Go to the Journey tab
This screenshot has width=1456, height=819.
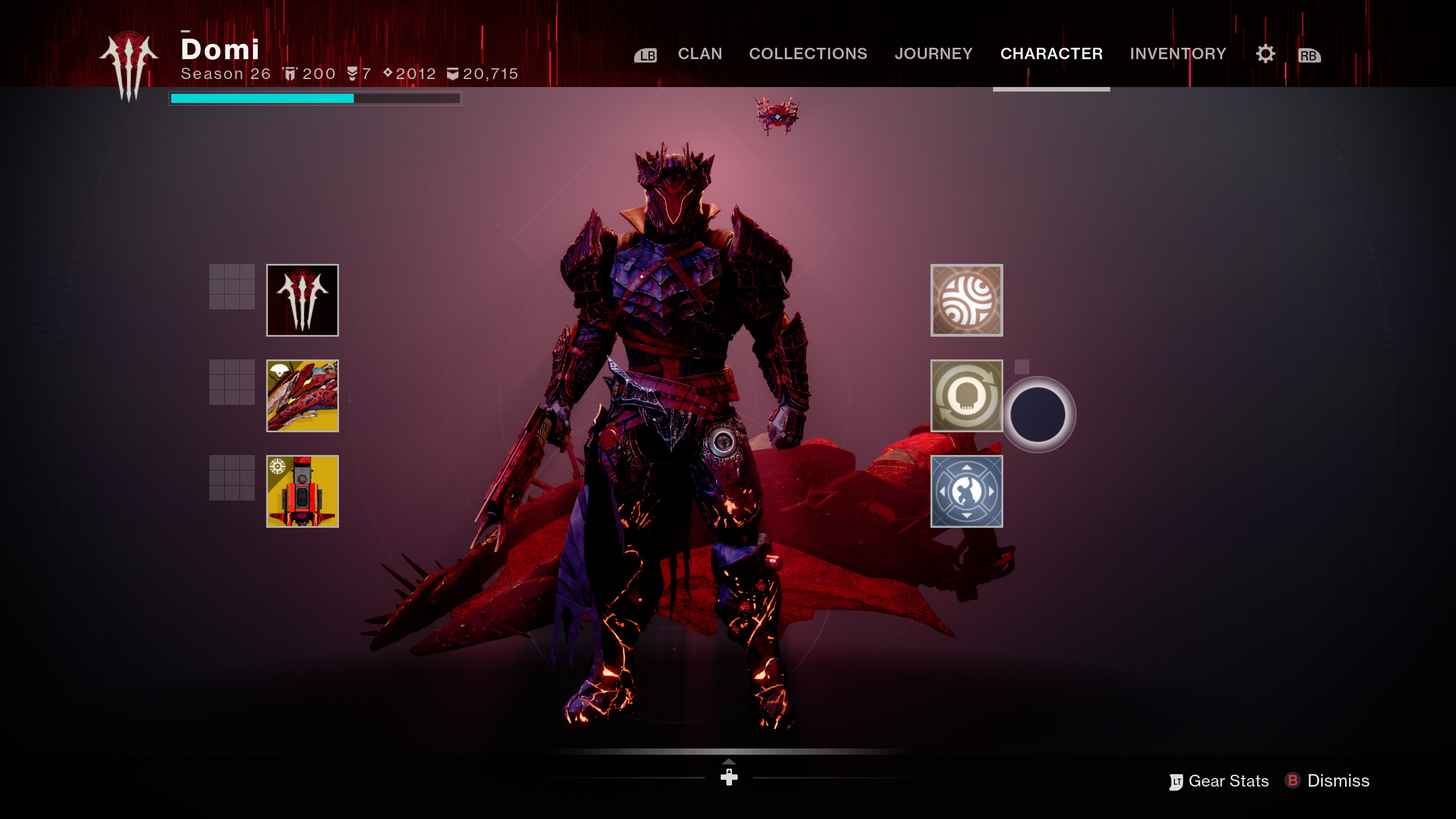pyautogui.click(x=933, y=53)
